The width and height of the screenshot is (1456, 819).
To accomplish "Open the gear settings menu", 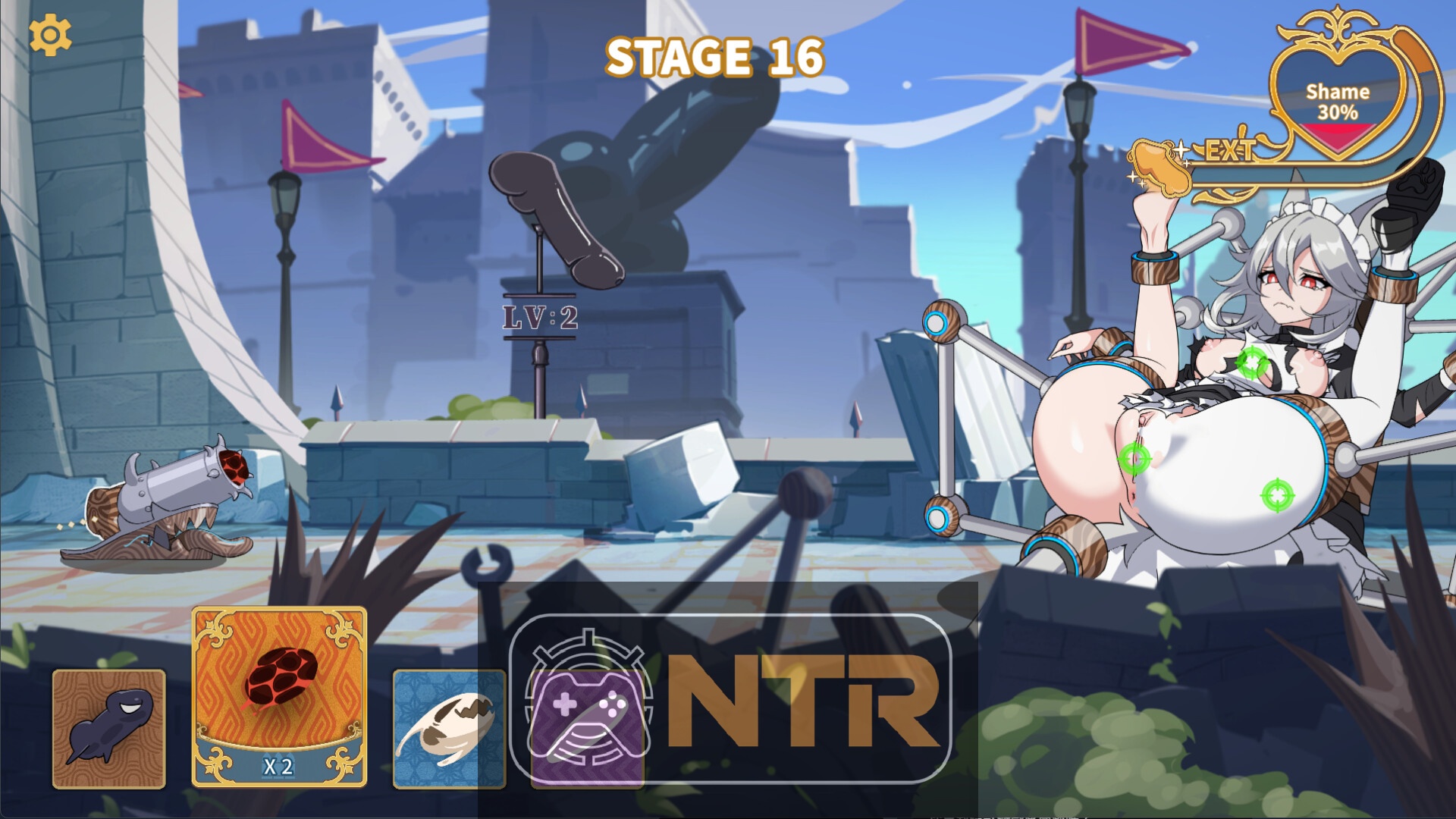I will [50, 35].
